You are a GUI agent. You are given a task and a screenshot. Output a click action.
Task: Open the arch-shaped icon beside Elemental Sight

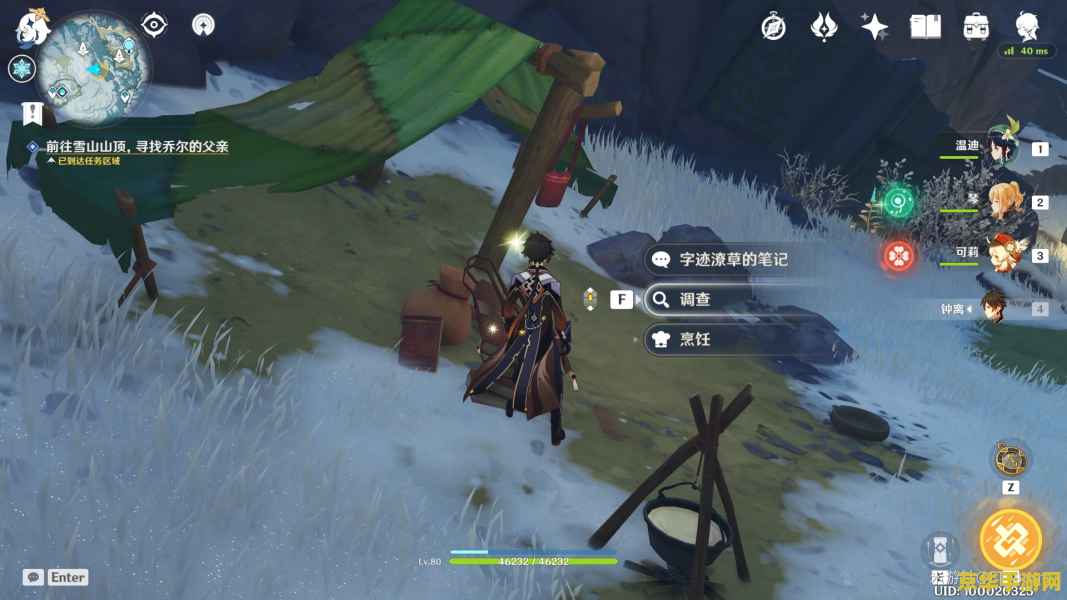[203, 24]
